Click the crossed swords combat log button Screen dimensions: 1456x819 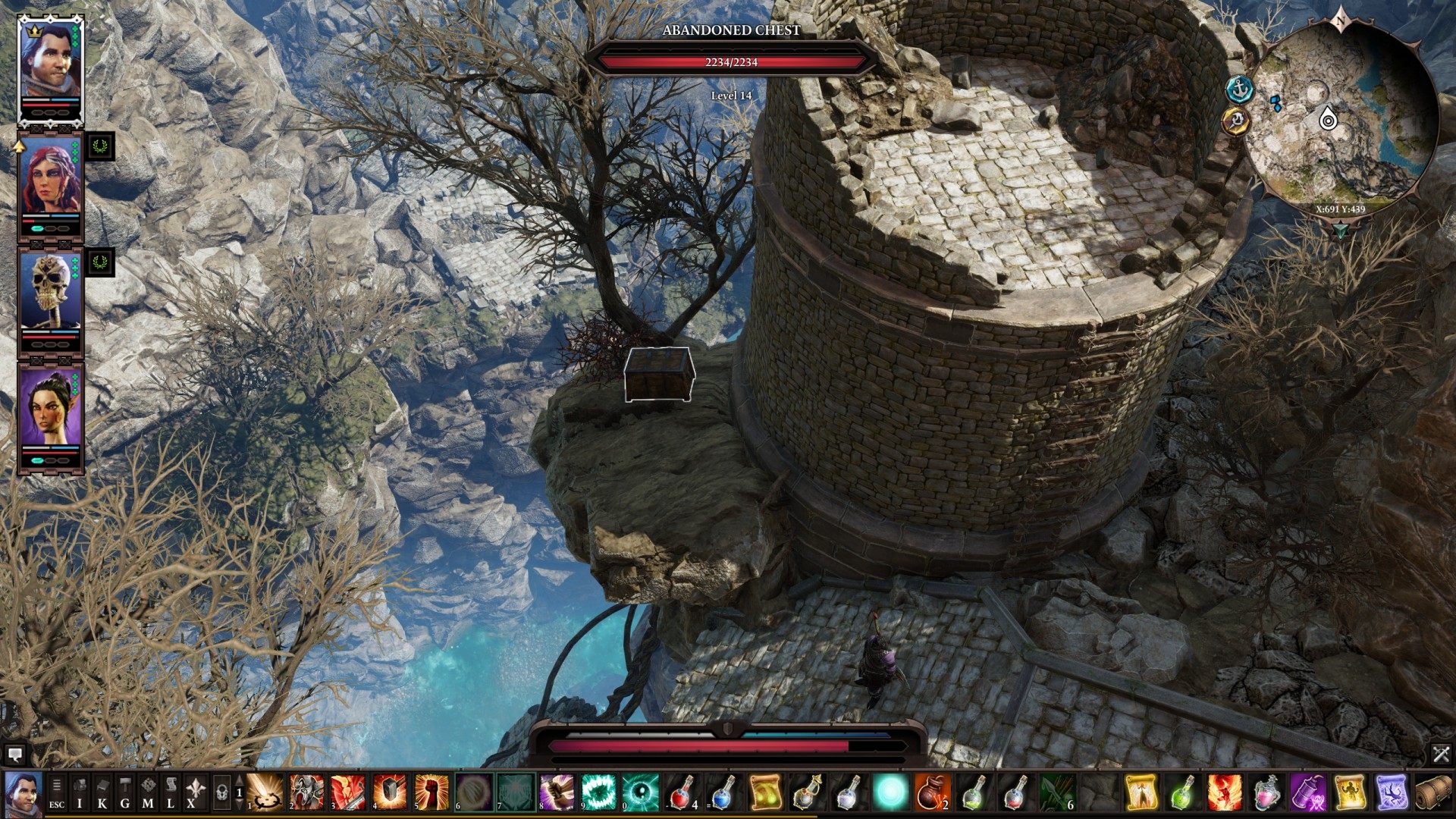point(1441,754)
